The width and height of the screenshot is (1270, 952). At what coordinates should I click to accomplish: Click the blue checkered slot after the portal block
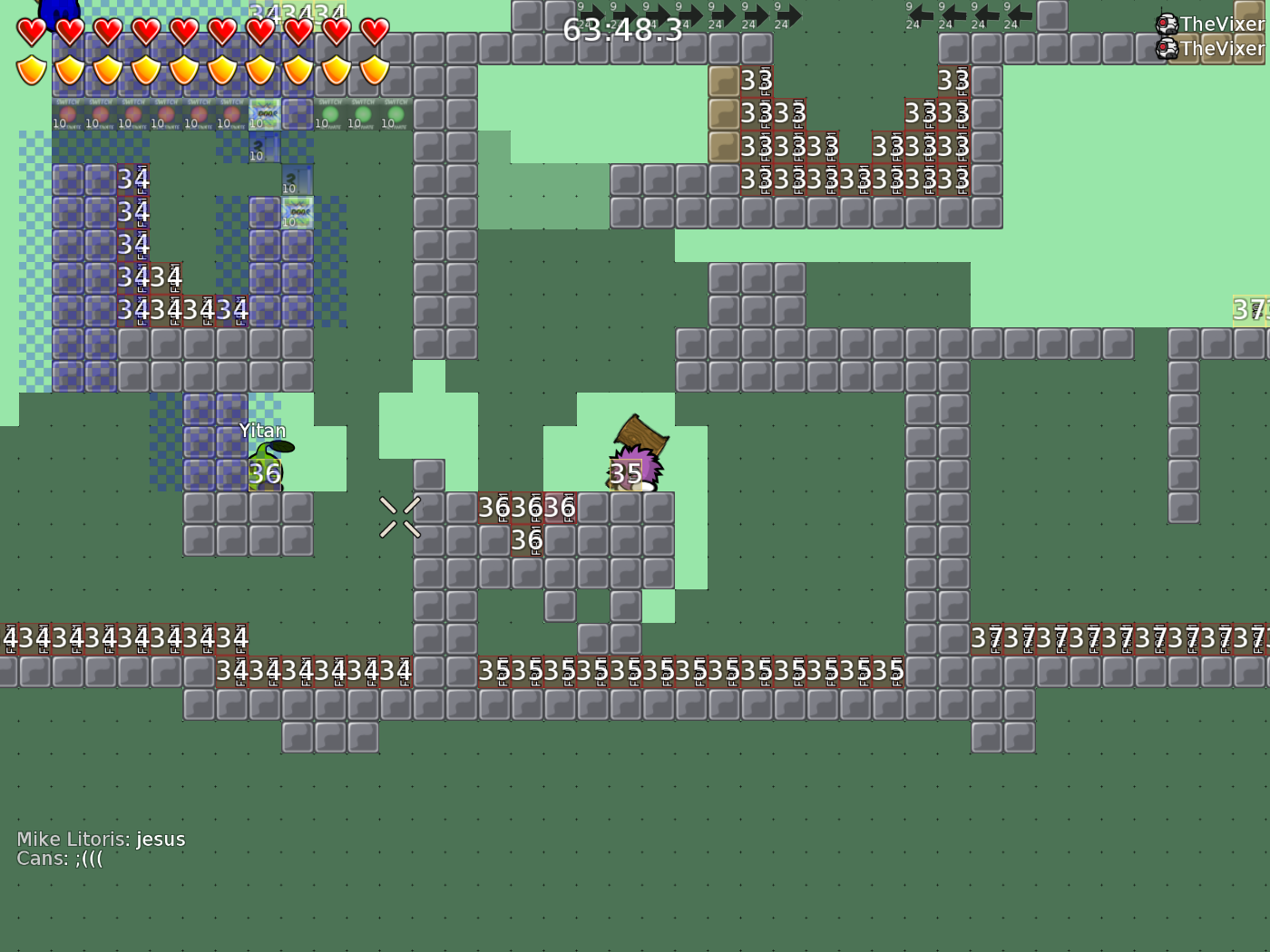298,114
